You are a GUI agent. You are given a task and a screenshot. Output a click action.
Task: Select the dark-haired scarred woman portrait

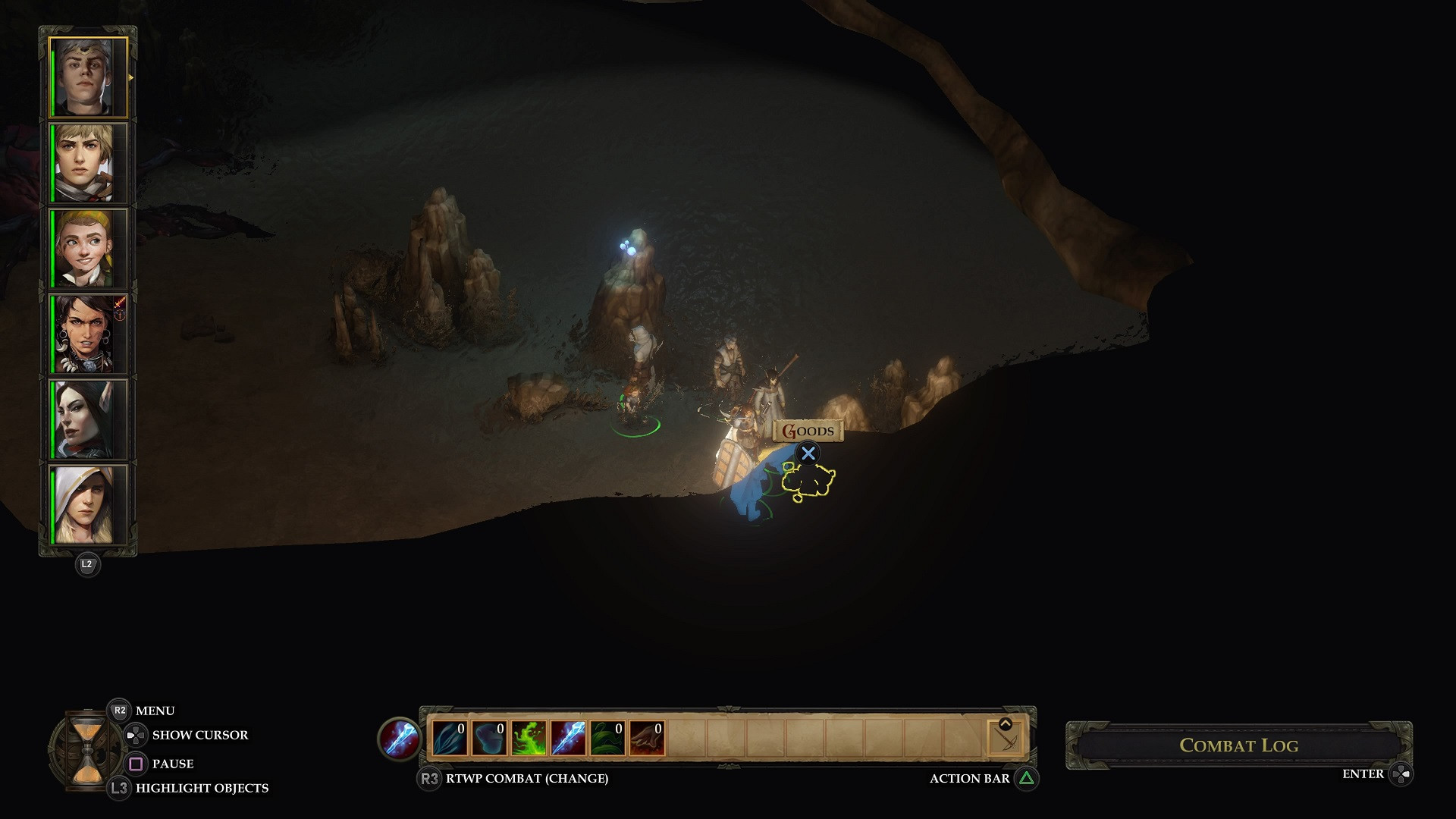tap(89, 334)
